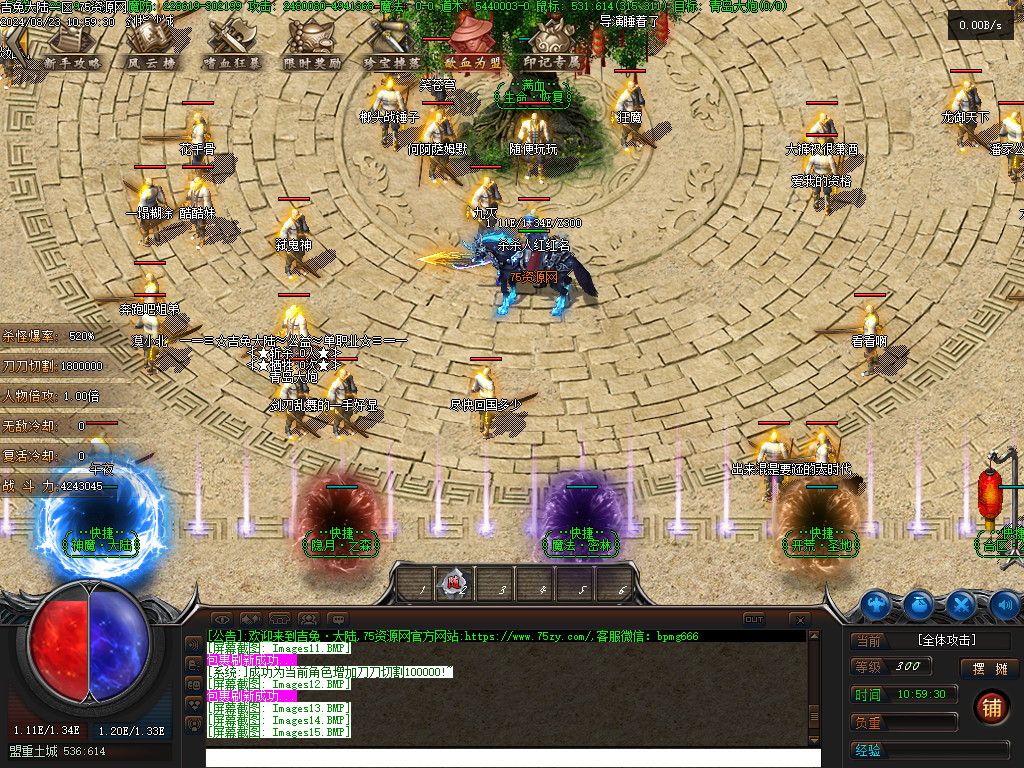Click the chat text input field

tap(512, 758)
